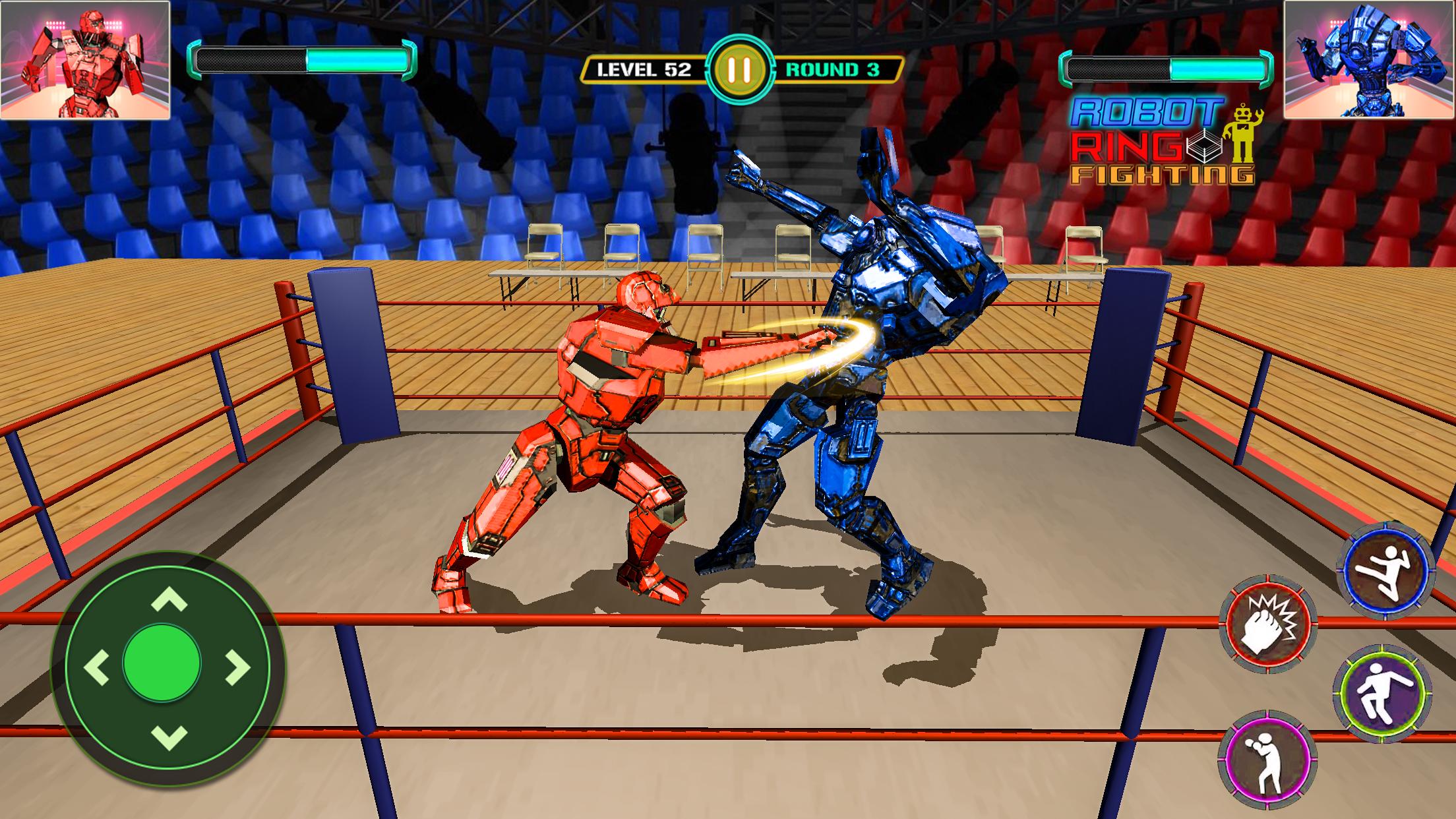Click the joystick's up arrow

tap(169, 600)
